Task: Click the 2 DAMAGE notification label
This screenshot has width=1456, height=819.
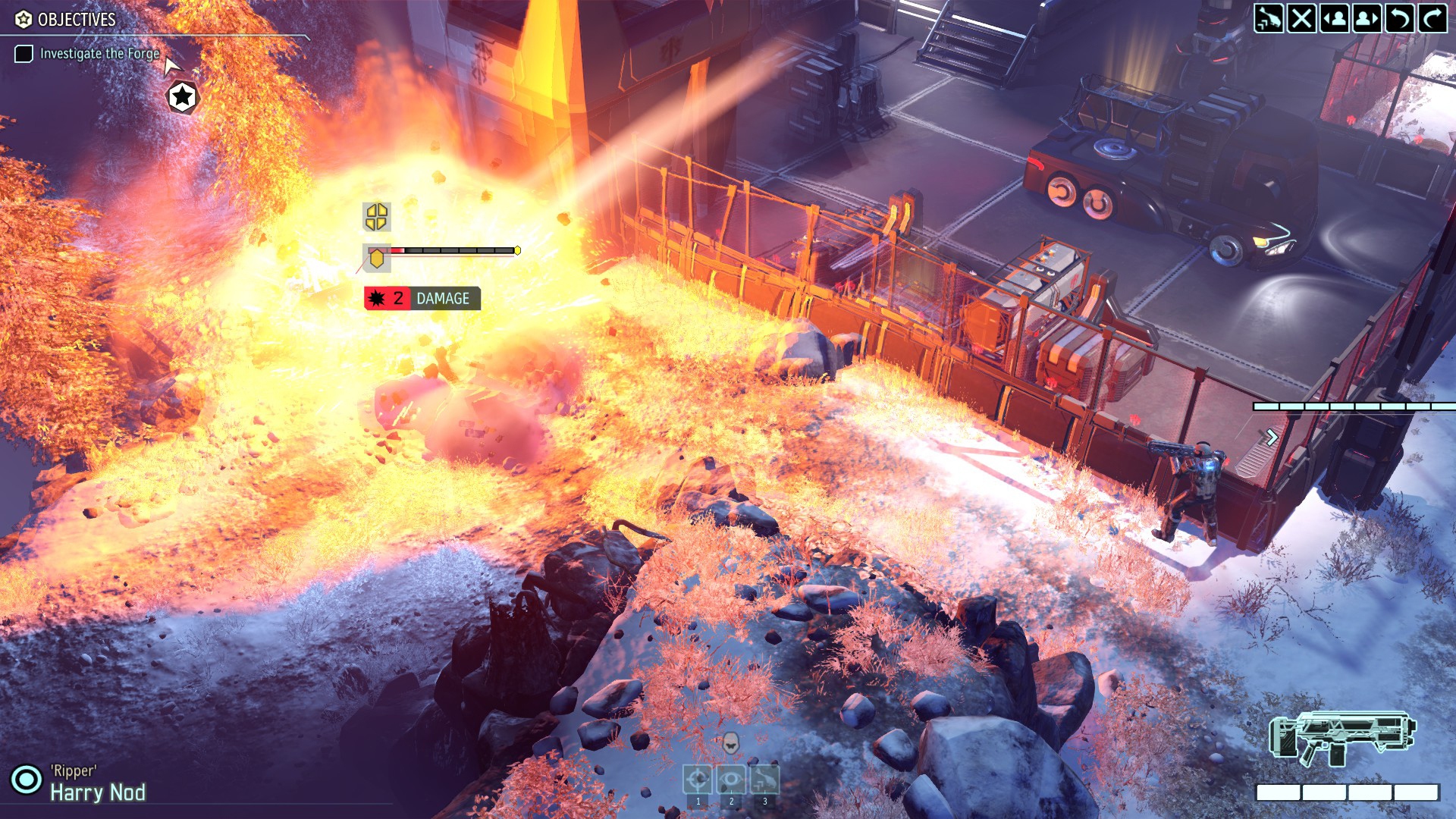Action: coord(419,299)
